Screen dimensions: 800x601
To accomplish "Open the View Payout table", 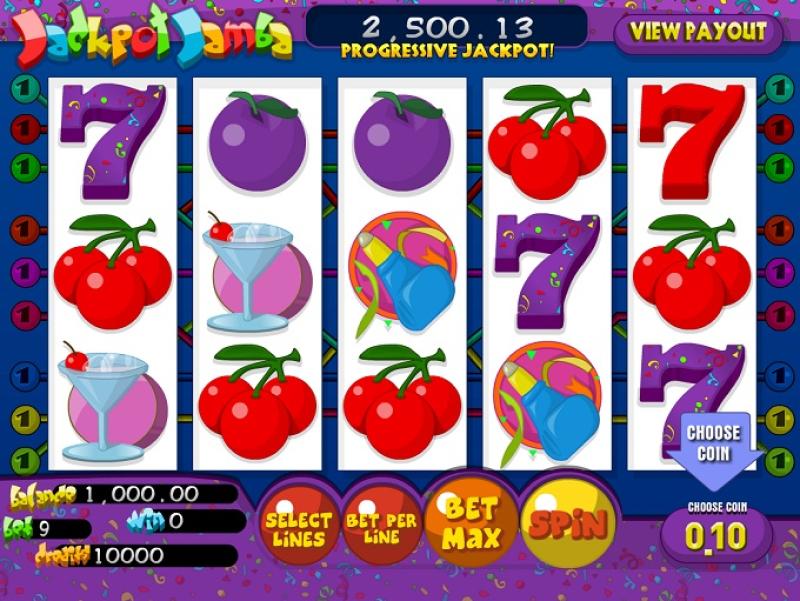I will point(697,31).
